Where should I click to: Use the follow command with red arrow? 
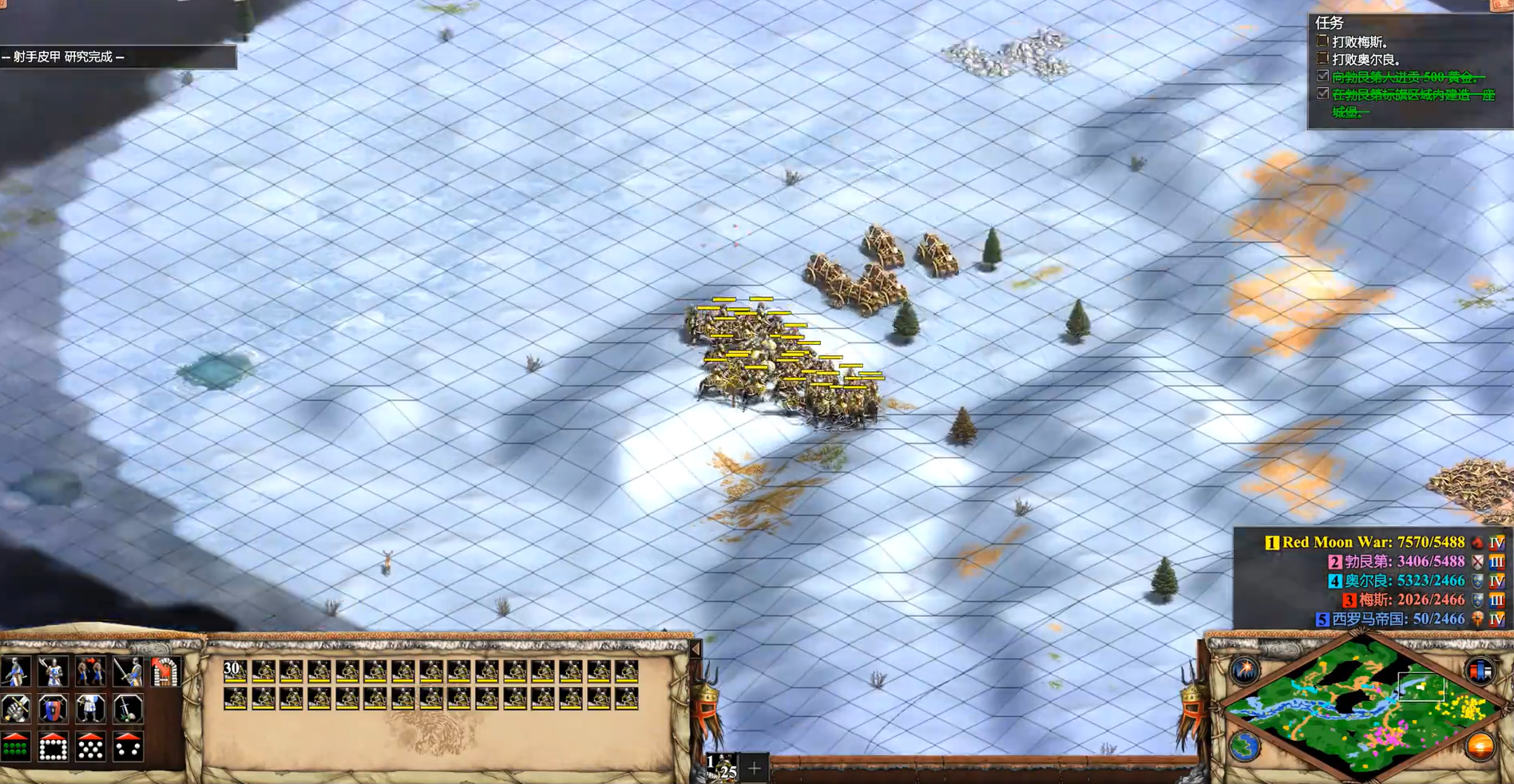pyautogui.click(x=90, y=672)
